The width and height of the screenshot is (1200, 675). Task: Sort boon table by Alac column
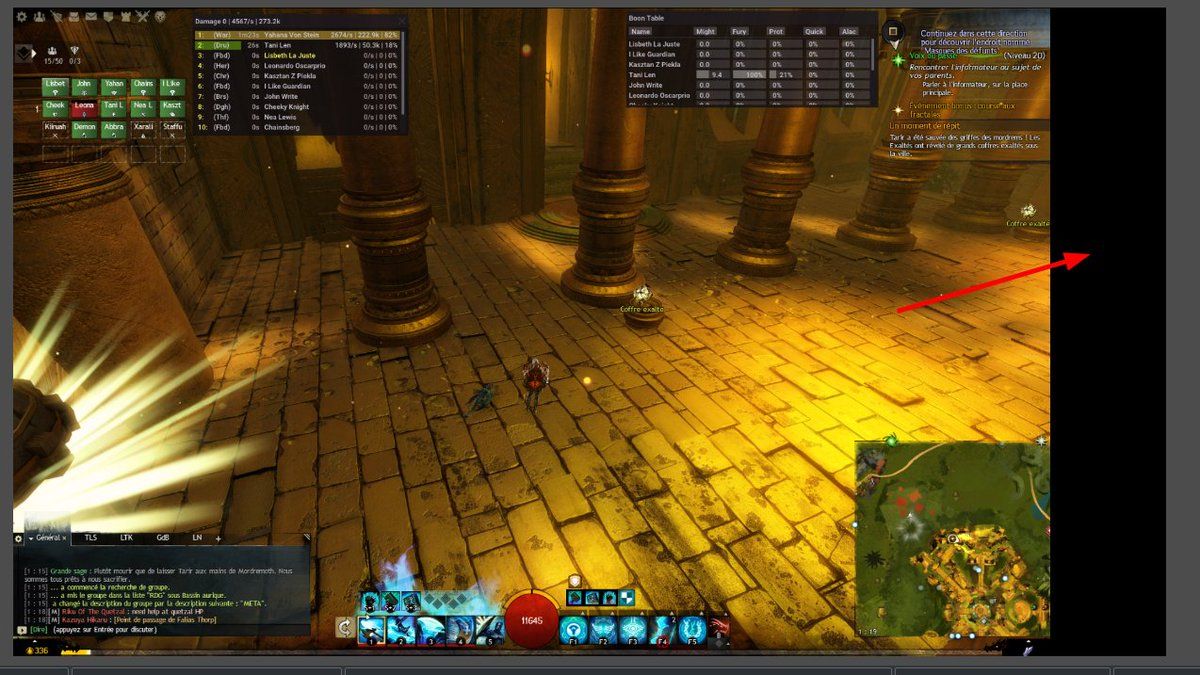[849, 32]
